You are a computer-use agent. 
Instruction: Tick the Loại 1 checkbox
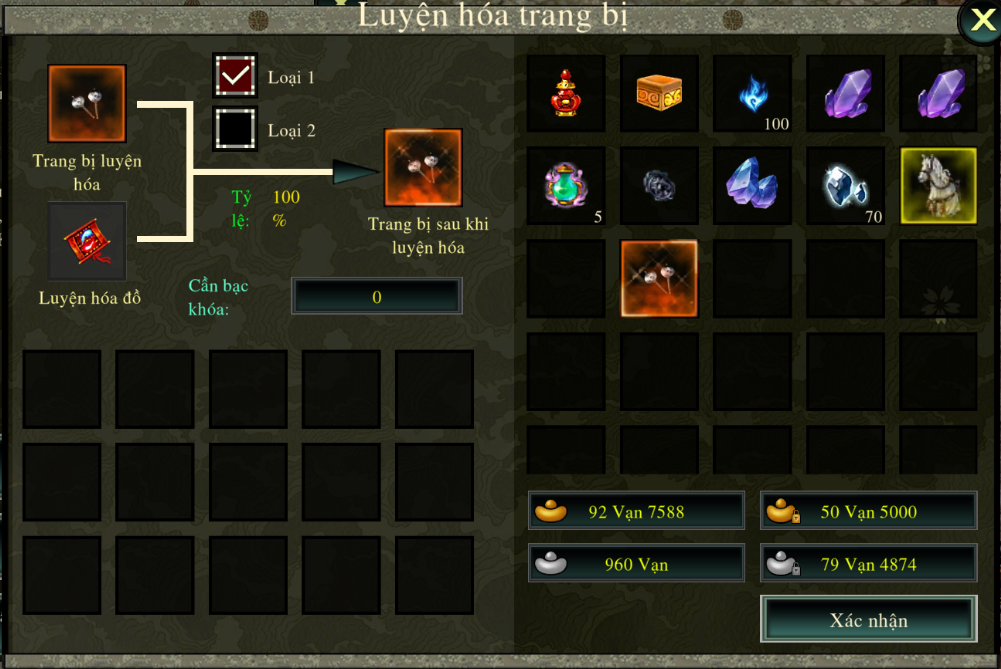(x=235, y=77)
